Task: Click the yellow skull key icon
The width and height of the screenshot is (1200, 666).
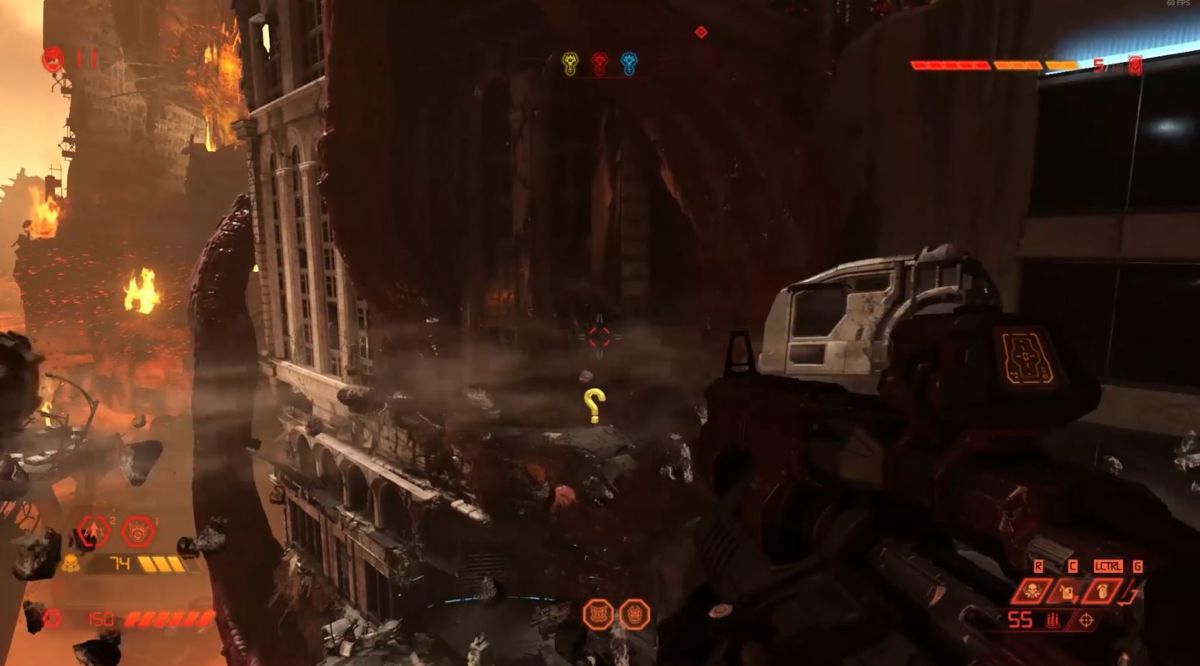Action: click(570, 64)
